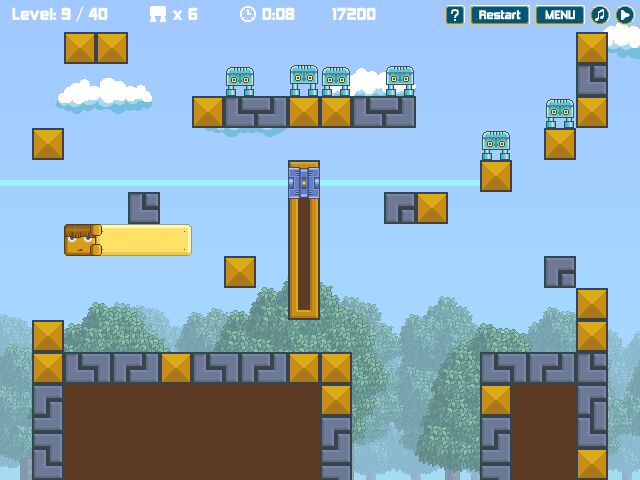Screen dimensions: 640x480
Task: Restart the current level
Action: tap(499, 15)
